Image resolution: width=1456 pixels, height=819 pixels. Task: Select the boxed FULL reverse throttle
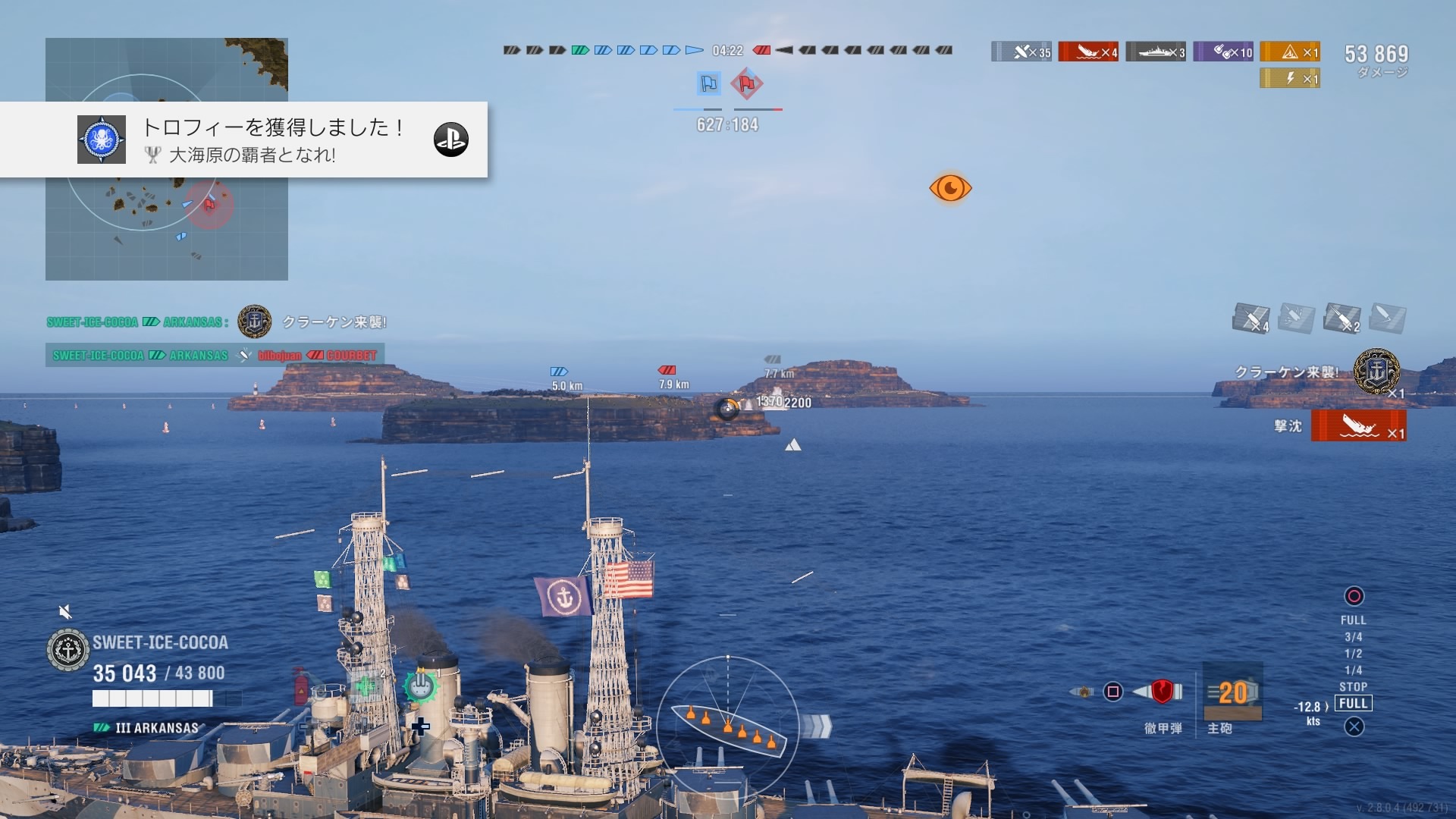(x=1354, y=704)
